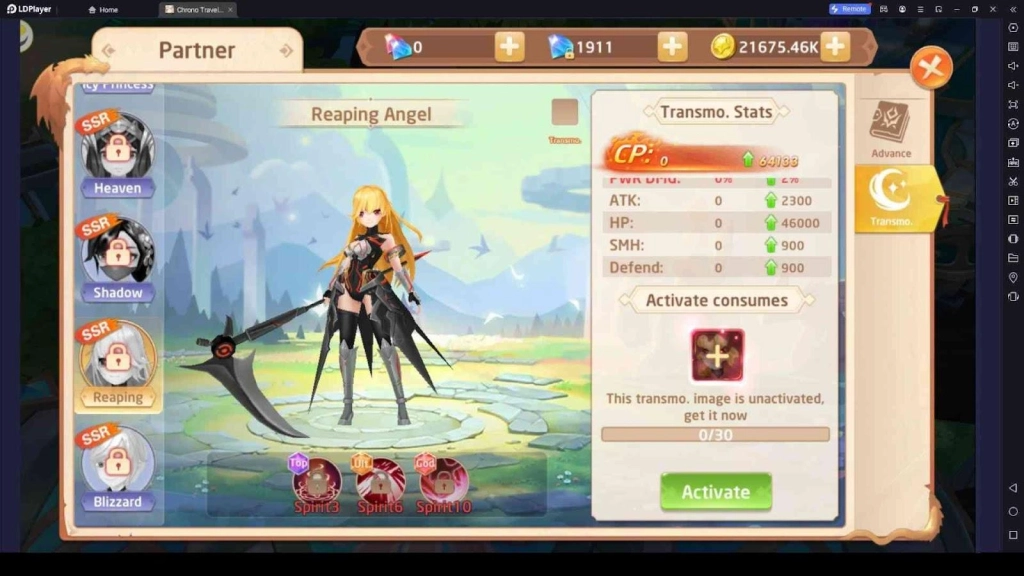View the Spirit3 skill icon
This screenshot has height=576, width=1024.
pyautogui.click(x=317, y=482)
